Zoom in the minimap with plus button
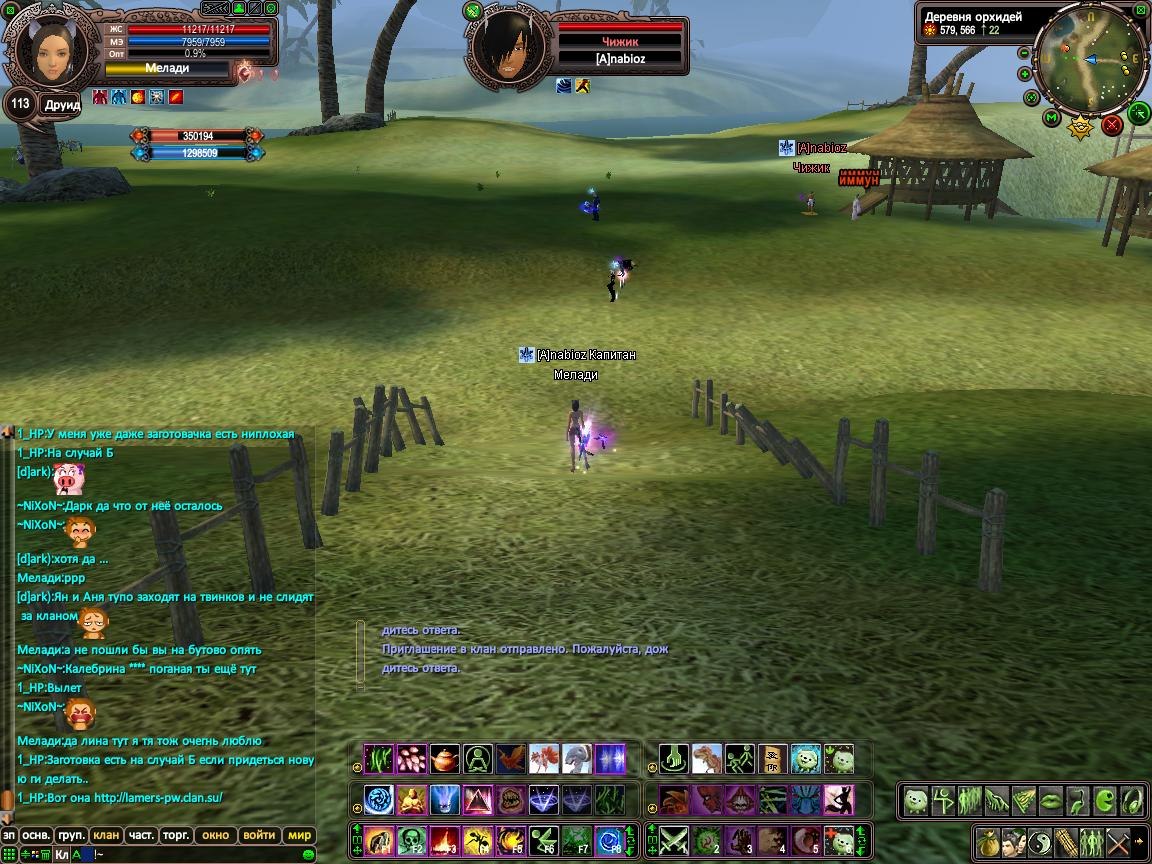Viewport: 1152px width, 864px height. point(1025,74)
